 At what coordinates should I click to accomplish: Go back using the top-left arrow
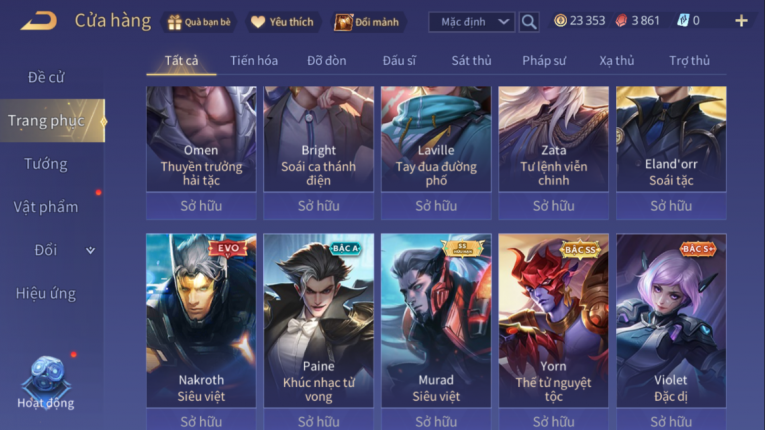(x=38, y=20)
